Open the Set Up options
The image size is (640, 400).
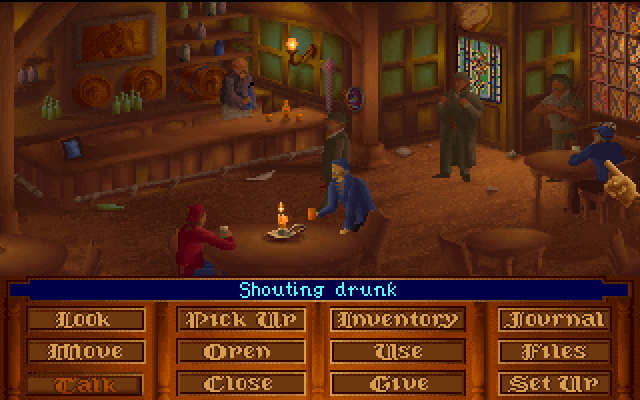click(x=556, y=383)
